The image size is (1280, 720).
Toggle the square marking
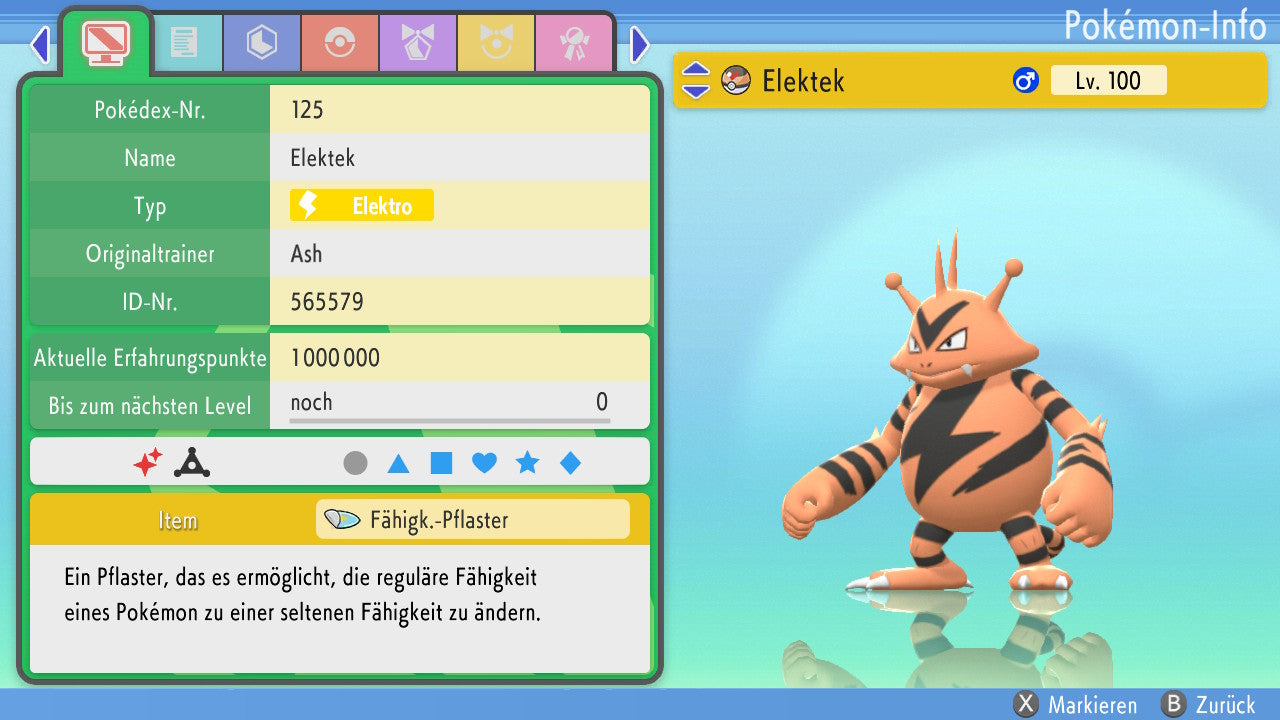[441, 463]
